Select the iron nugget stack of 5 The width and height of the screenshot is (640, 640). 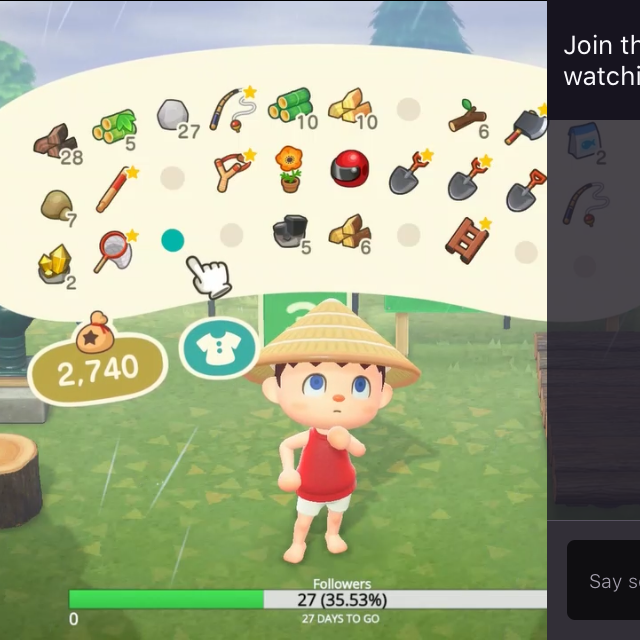290,232
